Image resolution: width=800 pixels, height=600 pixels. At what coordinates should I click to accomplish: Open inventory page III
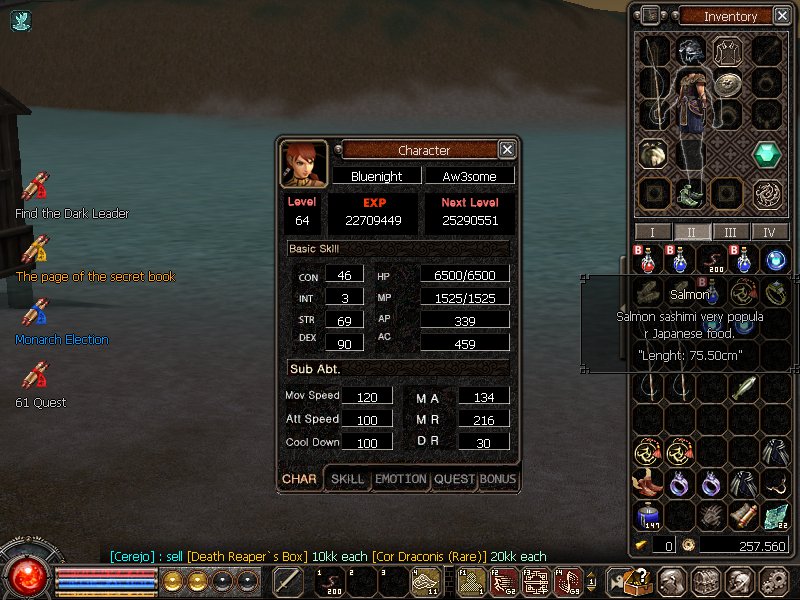click(731, 232)
